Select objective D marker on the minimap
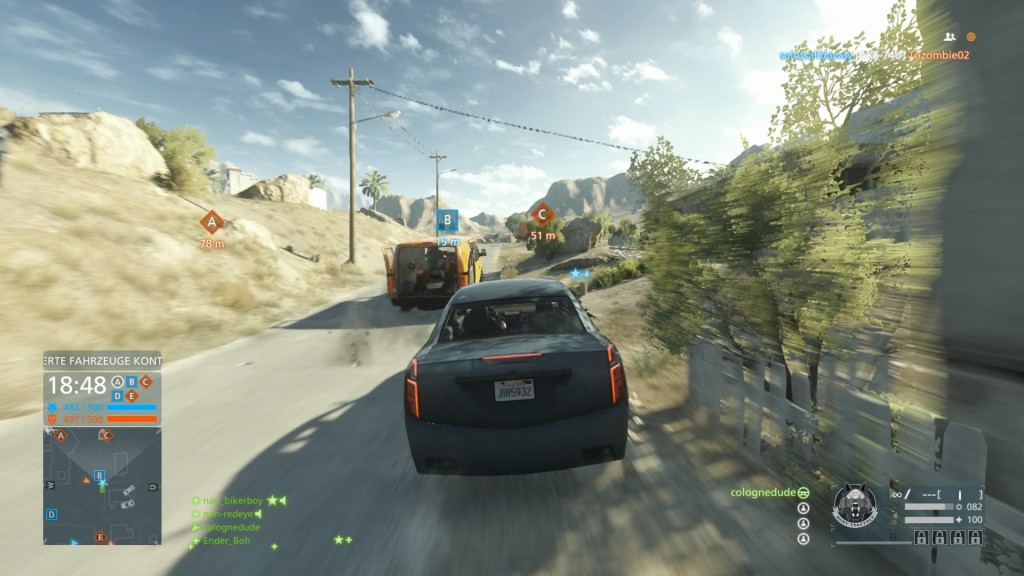Screen dimensions: 1024x576 tap(52, 514)
